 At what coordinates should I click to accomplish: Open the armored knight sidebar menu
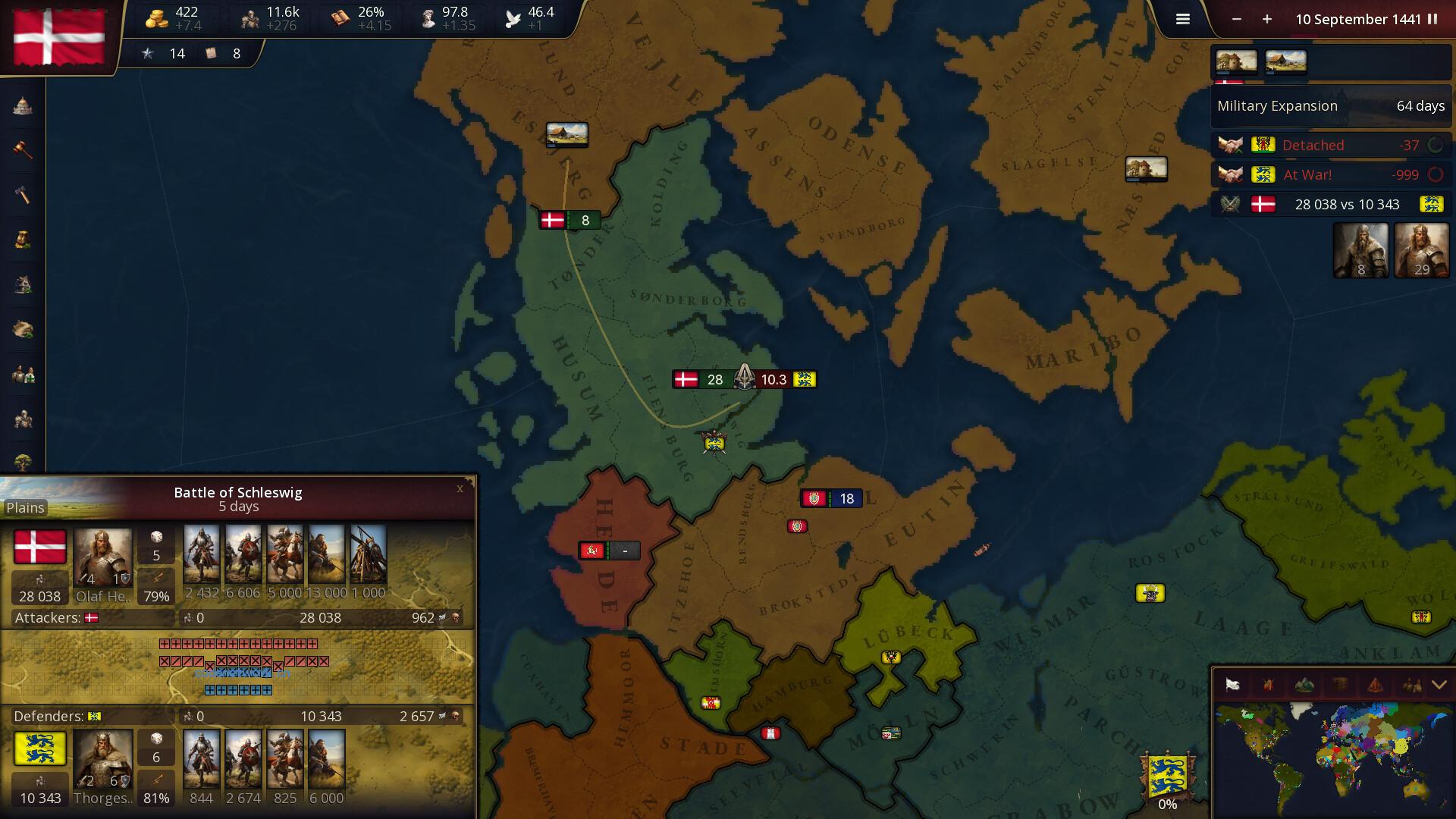pyautogui.click(x=23, y=419)
